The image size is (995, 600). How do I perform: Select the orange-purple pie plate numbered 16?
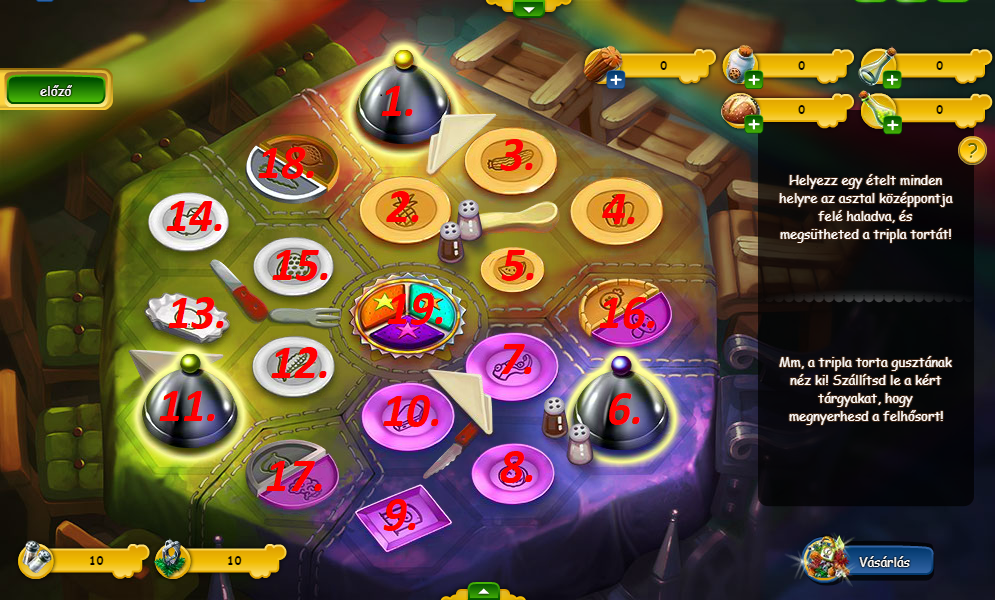pos(625,312)
